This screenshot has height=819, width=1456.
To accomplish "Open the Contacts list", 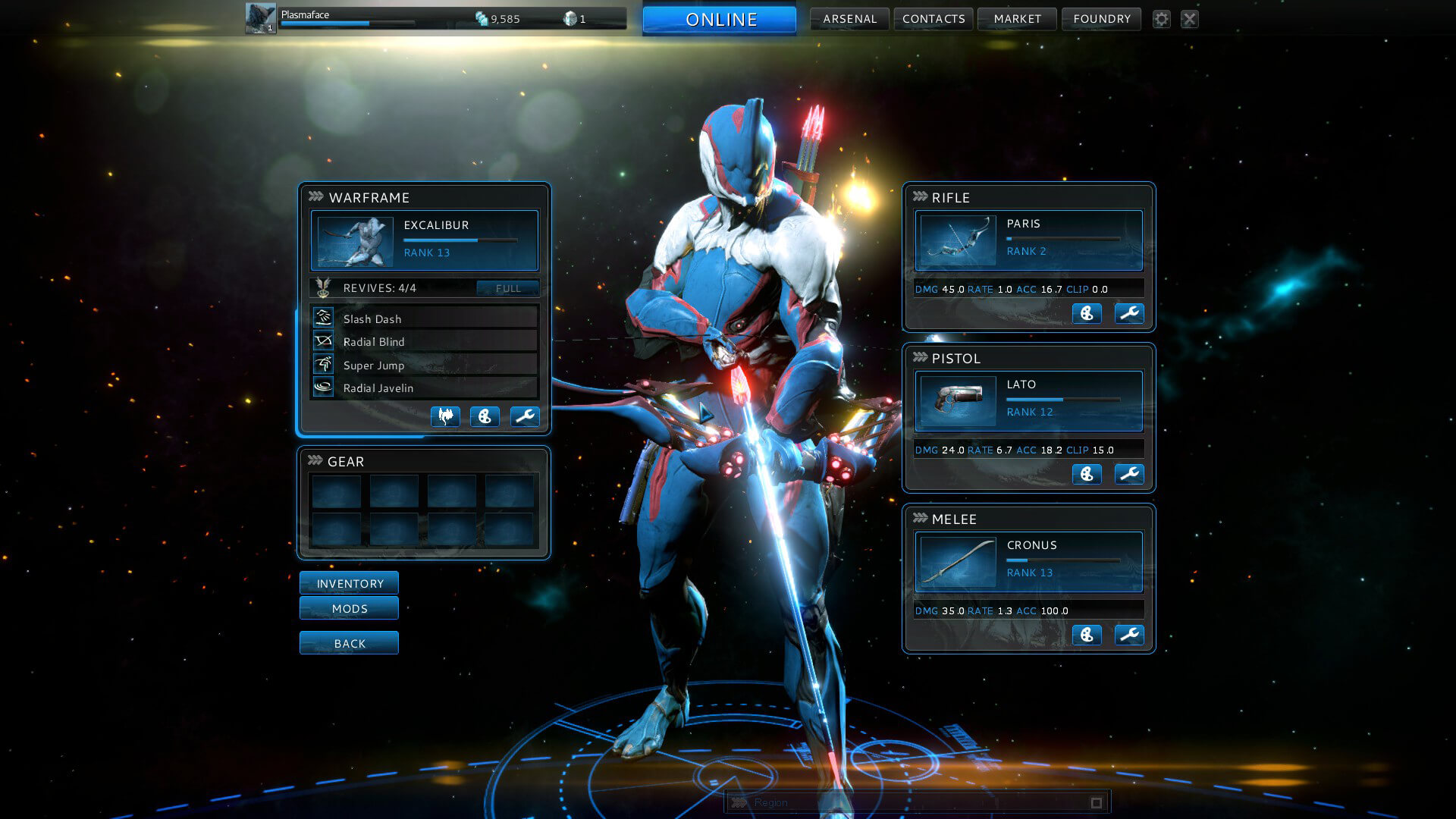I will 934,19.
